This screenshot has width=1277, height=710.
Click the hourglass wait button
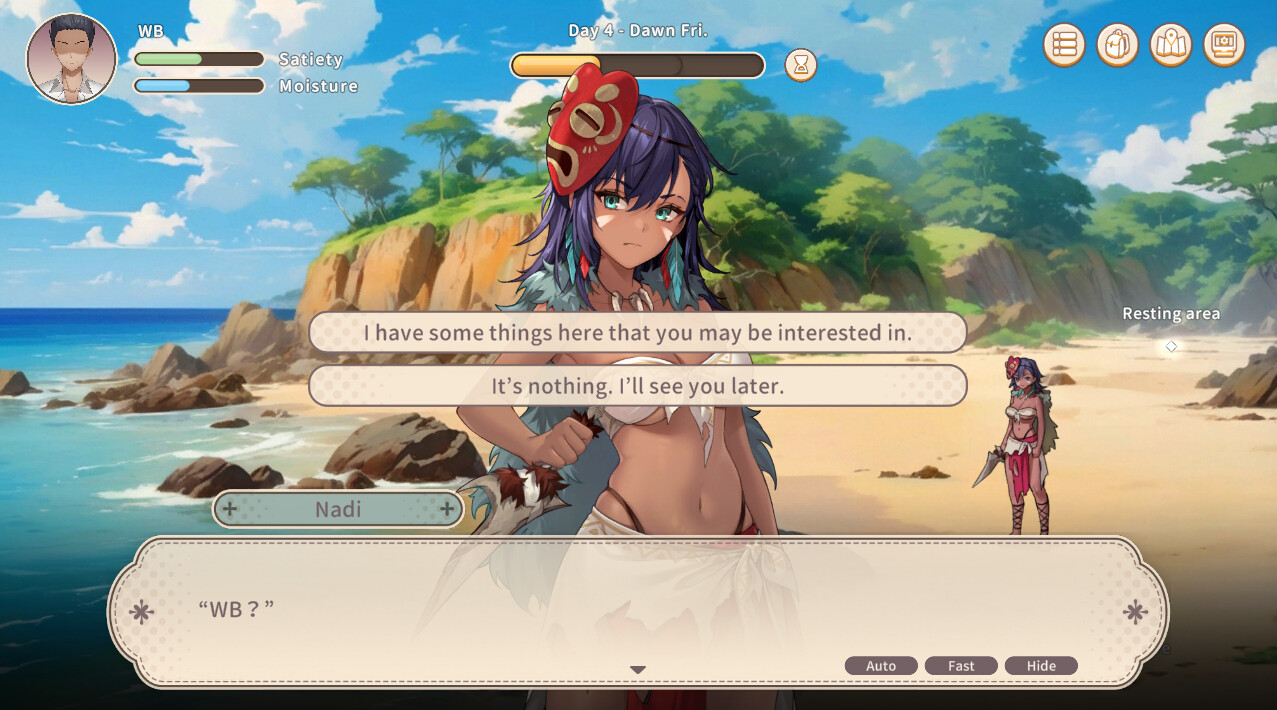click(x=800, y=65)
